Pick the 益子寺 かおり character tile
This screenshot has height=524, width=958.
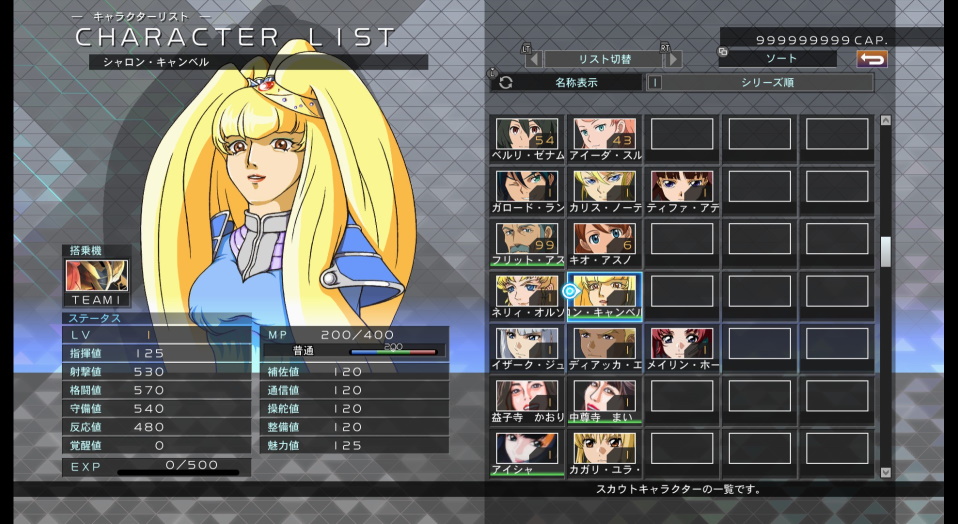527,396
